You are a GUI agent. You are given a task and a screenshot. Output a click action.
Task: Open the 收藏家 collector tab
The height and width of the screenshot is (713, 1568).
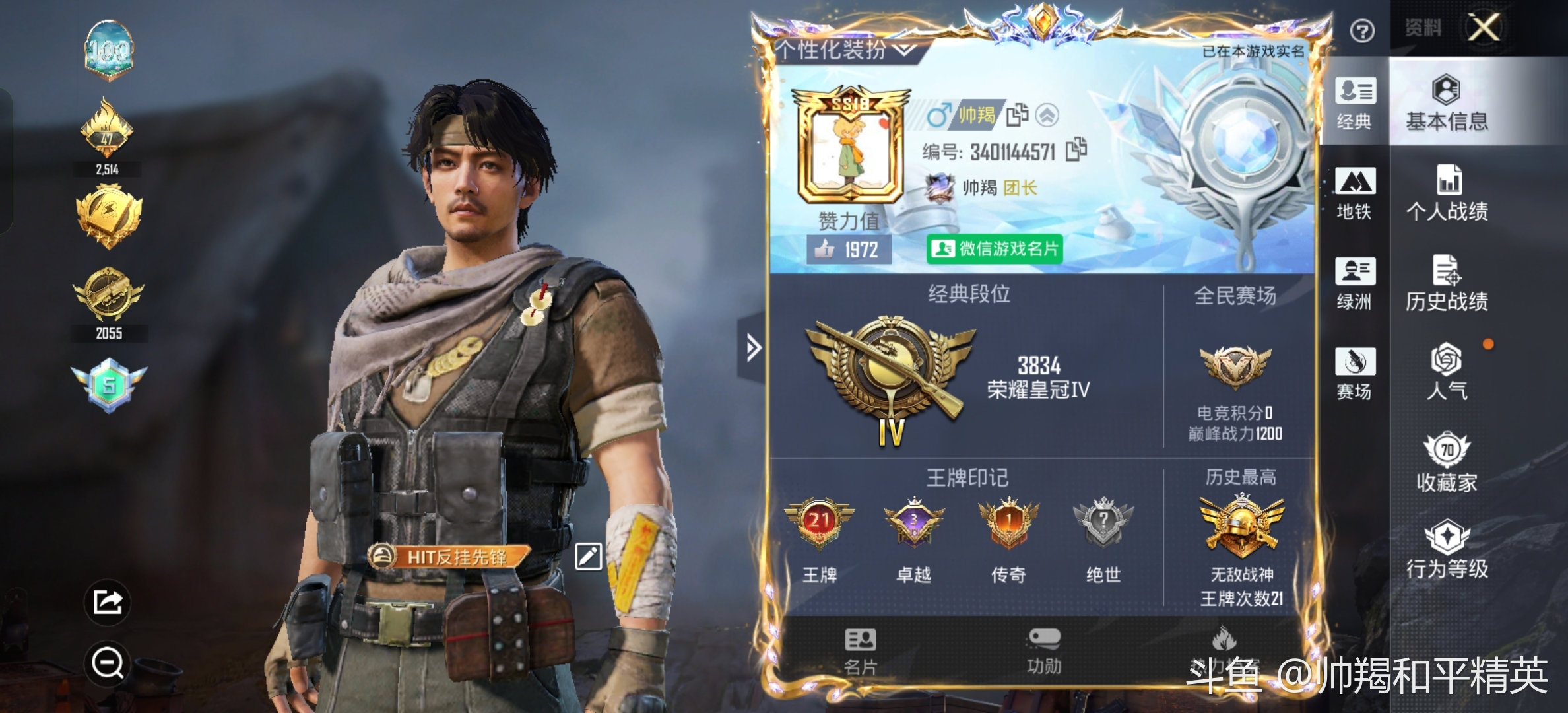pos(1447,463)
